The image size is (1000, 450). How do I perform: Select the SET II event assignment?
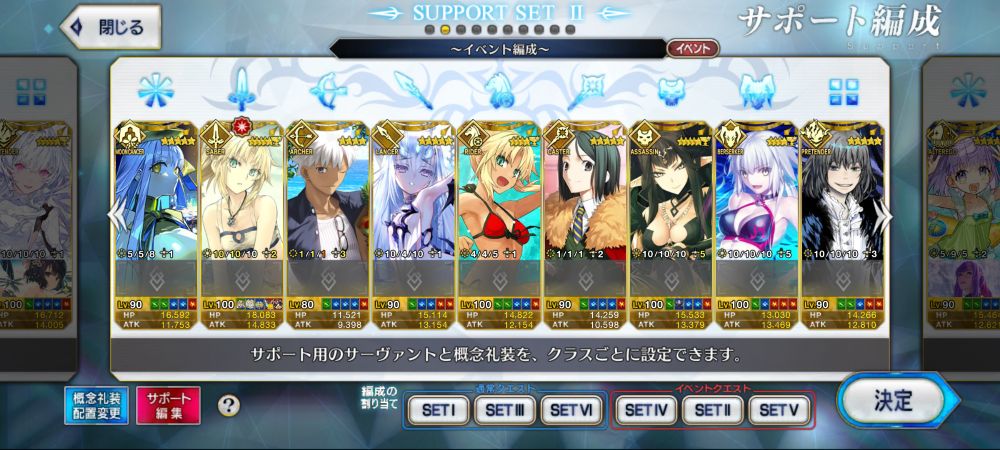pos(714,409)
